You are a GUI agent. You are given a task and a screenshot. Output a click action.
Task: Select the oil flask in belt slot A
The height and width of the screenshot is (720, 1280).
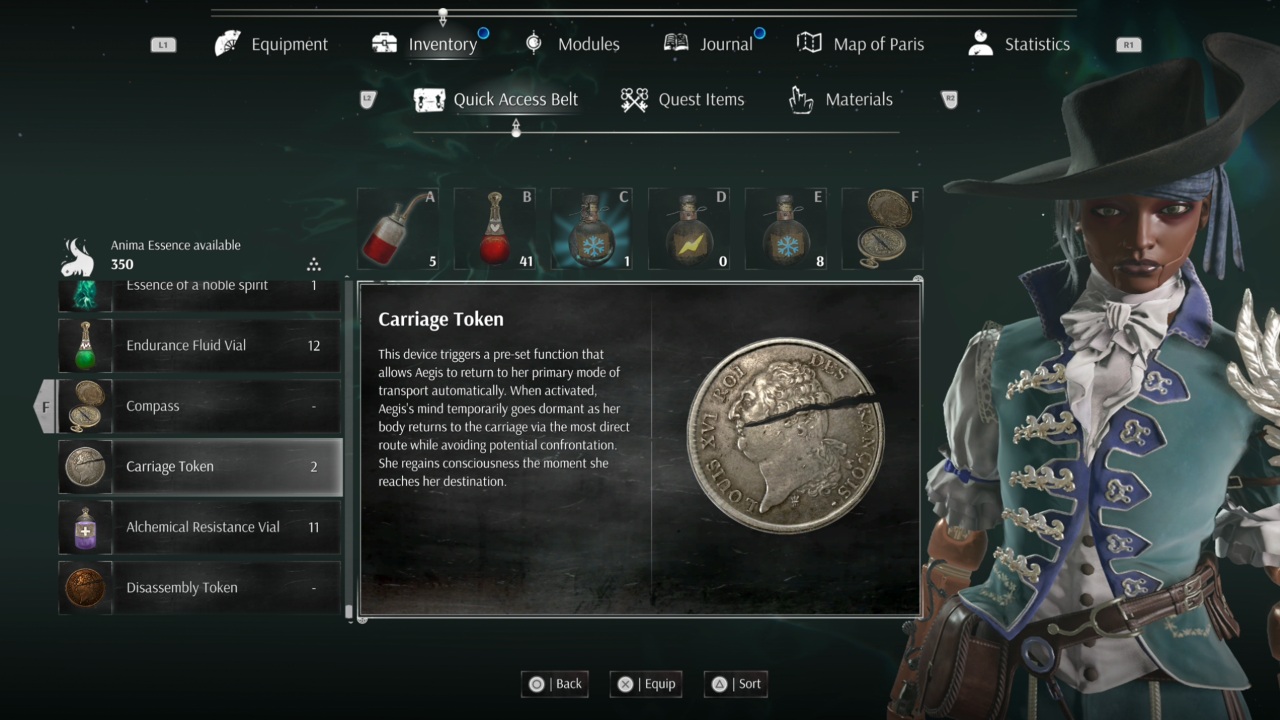[x=398, y=229]
